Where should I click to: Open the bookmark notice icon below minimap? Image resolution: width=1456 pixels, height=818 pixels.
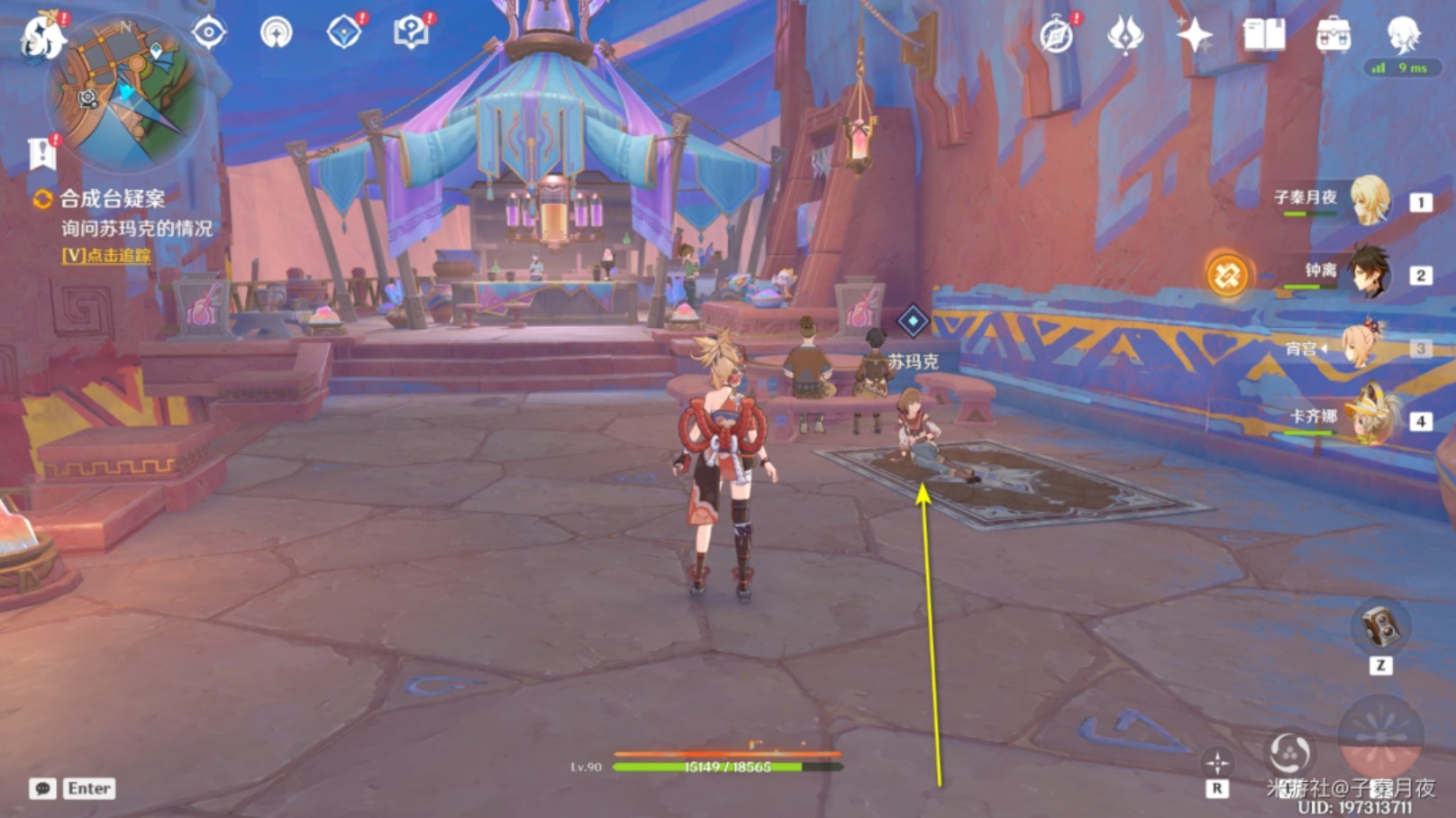[x=41, y=154]
